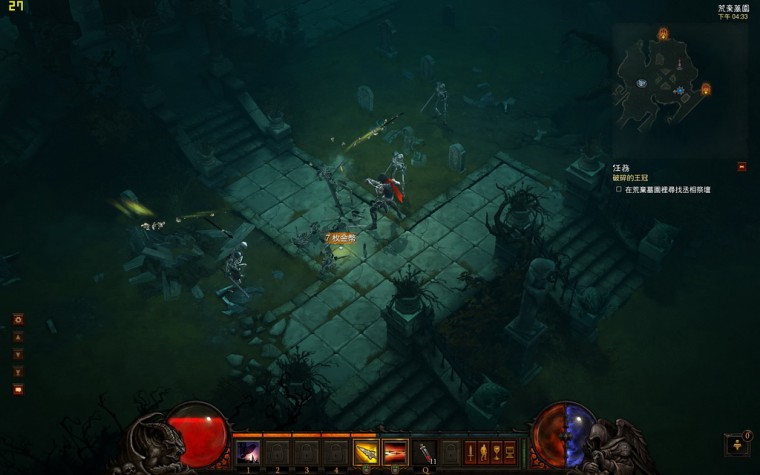Click the bag icon in the bottom-right corner
Image resolution: width=760 pixels, height=475 pixels.
click(736, 444)
